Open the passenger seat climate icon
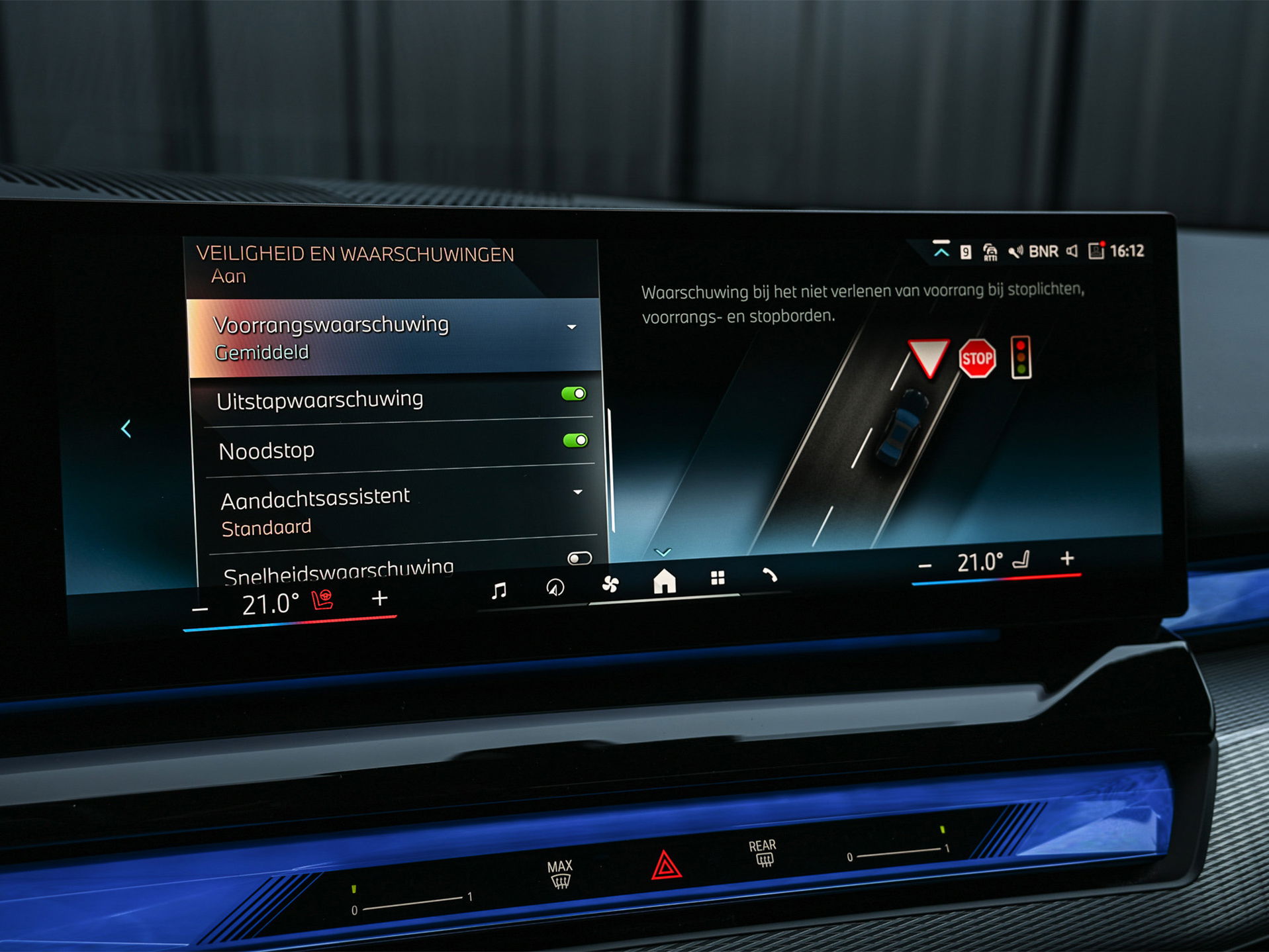 (1021, 561)
